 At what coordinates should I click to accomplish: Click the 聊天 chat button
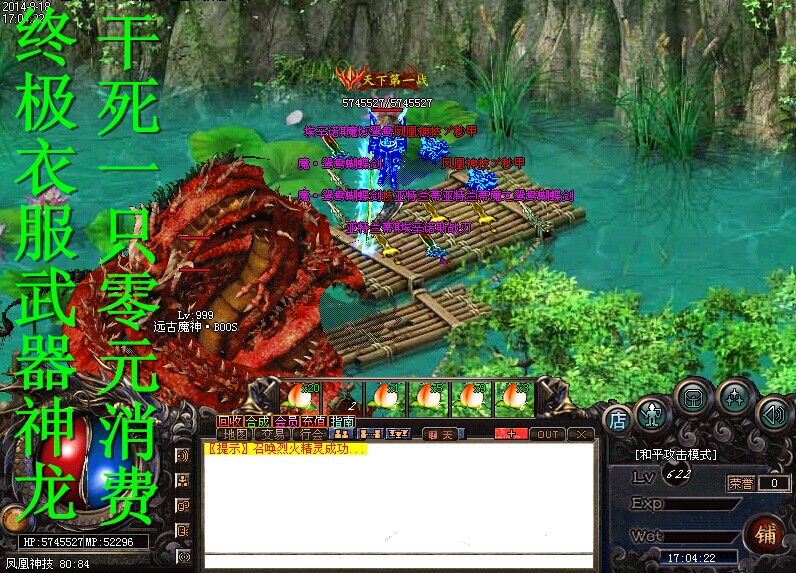click(440, 434)
